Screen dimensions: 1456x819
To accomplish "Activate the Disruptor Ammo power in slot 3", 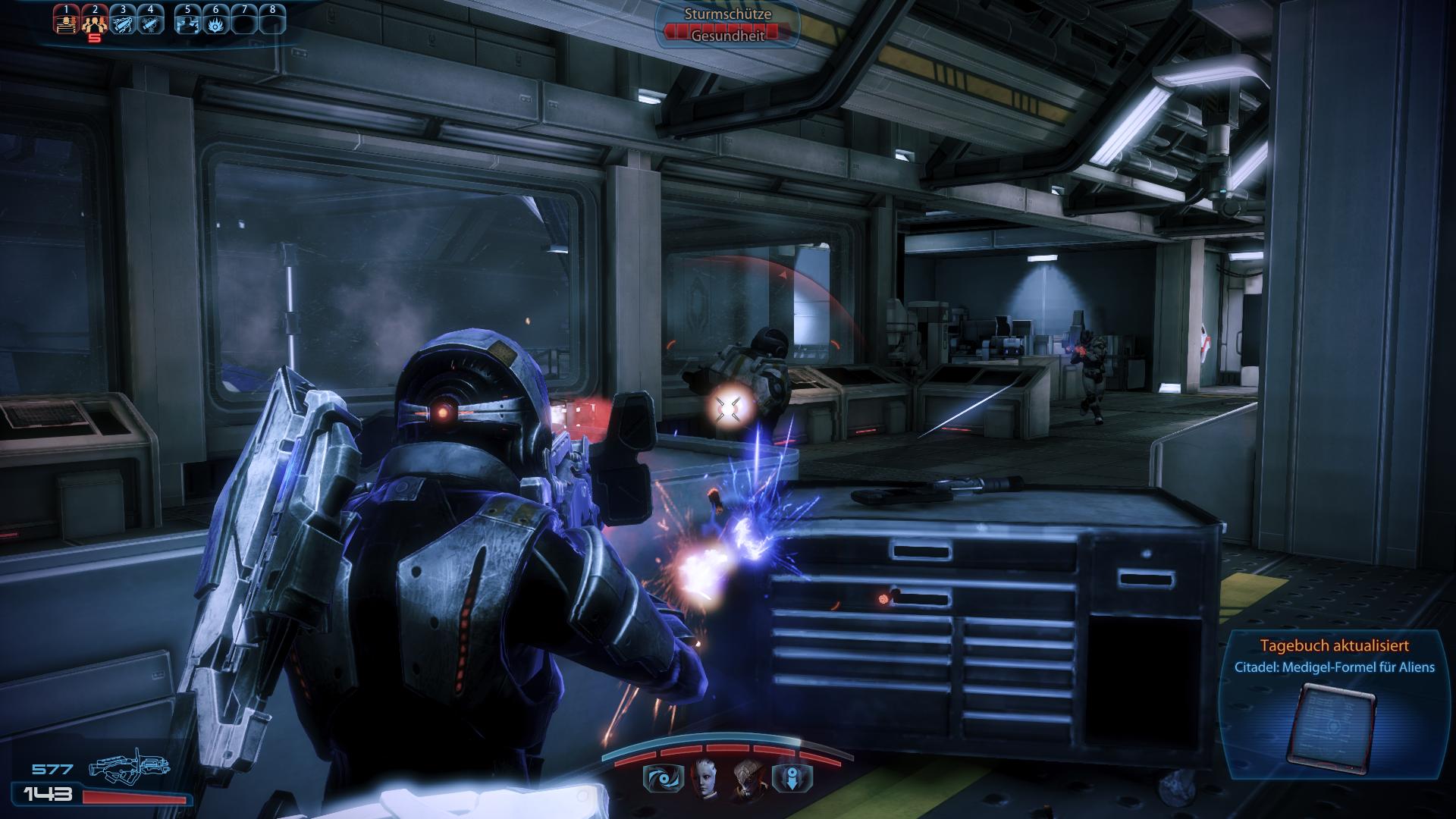I will tap(122, 21).
